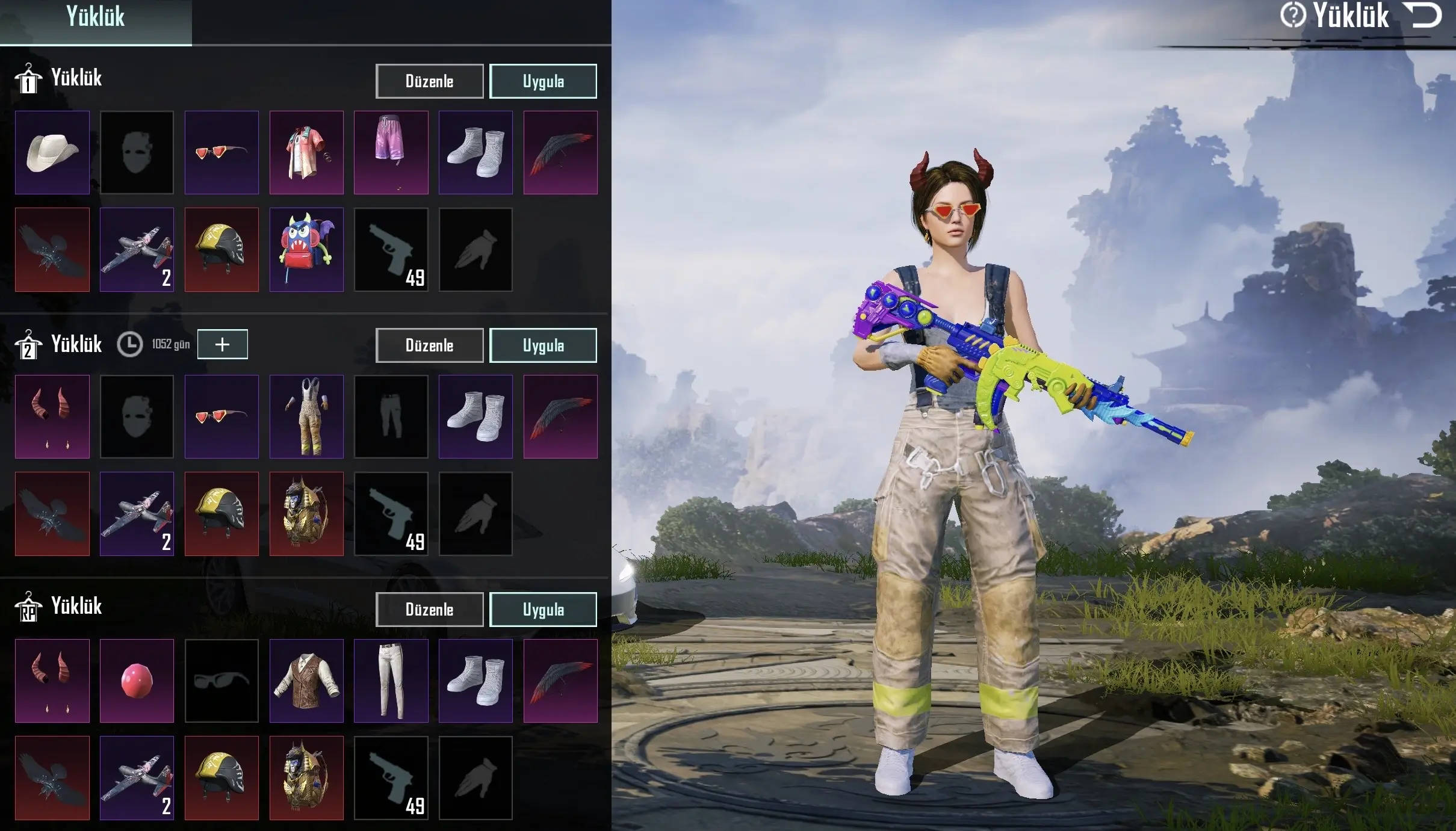The height and width of the screenshot is (831, 1456).
Task: Click Düzenle for loadout 1
Action: (x=429, y=81)
